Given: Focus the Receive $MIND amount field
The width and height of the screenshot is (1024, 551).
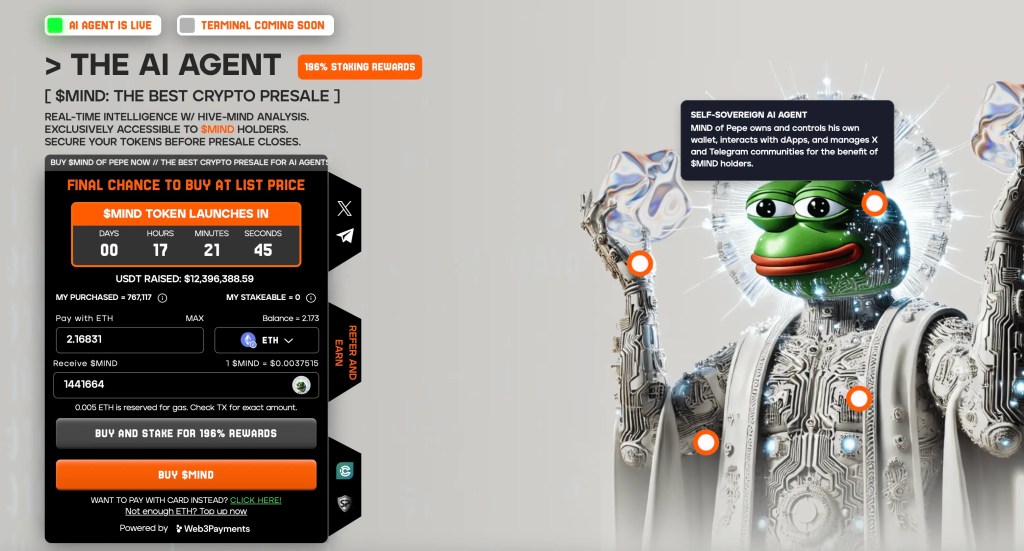Looking at the screenshot, I should pos(170,384).
